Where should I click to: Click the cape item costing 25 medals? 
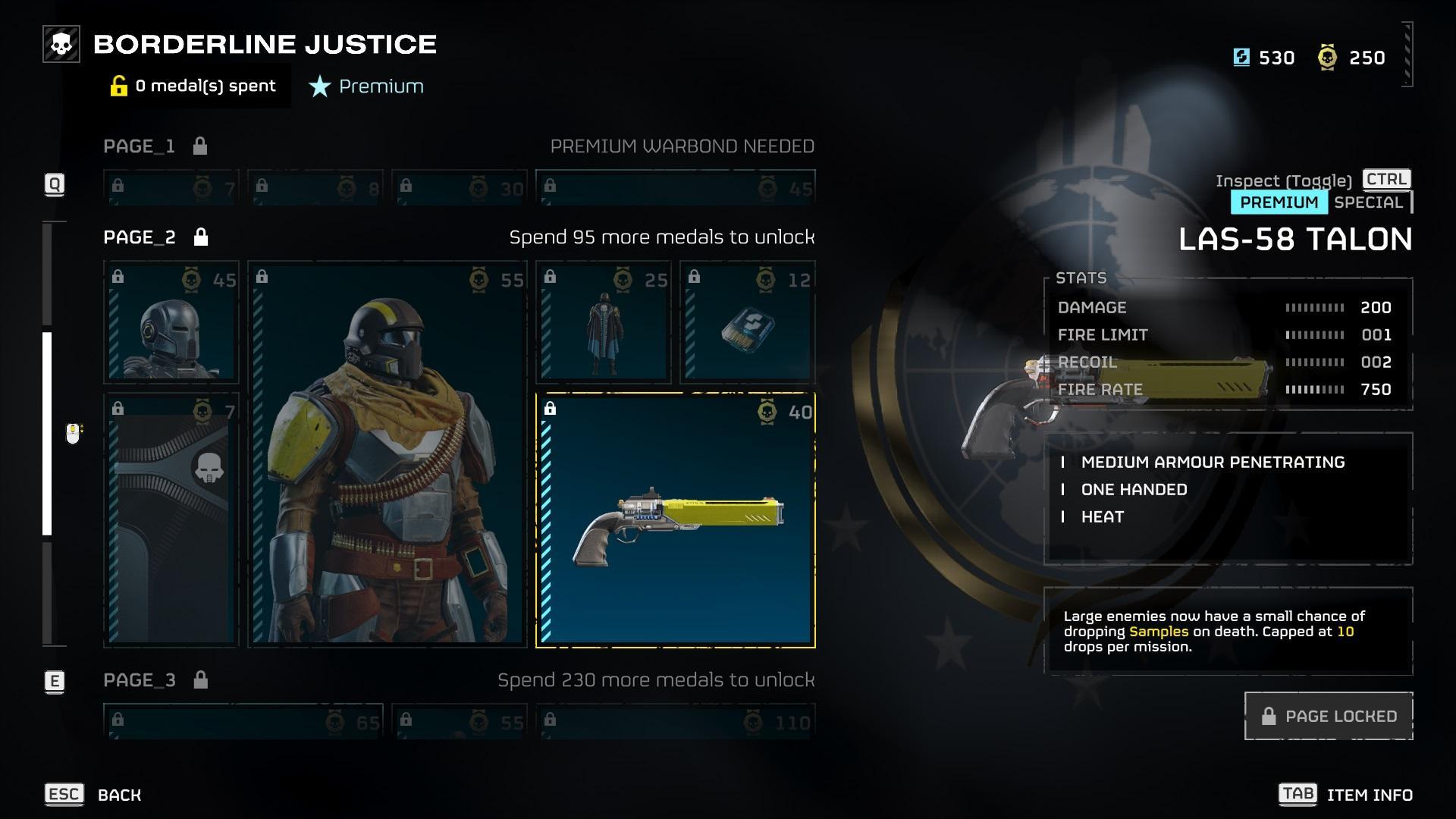[603, 322]
